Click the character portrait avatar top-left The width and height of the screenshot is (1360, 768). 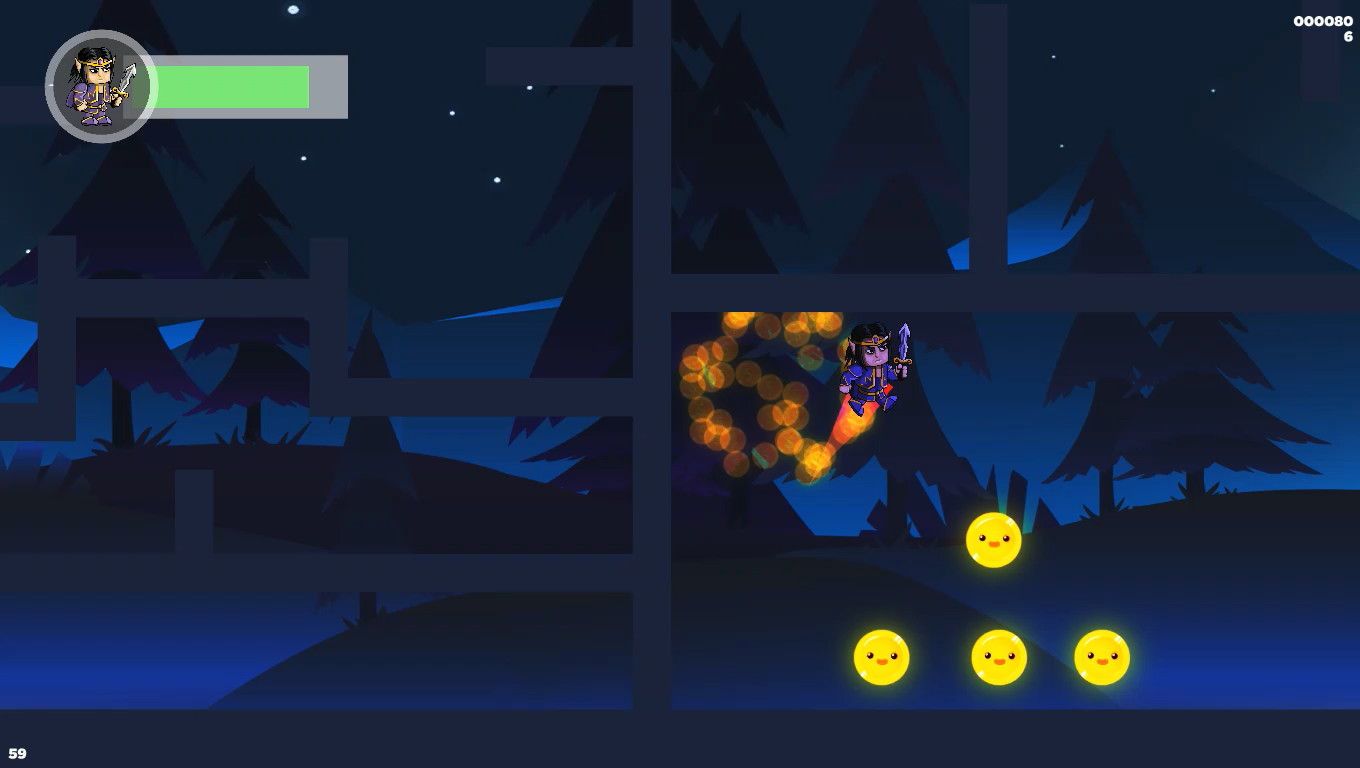(100, 88)
